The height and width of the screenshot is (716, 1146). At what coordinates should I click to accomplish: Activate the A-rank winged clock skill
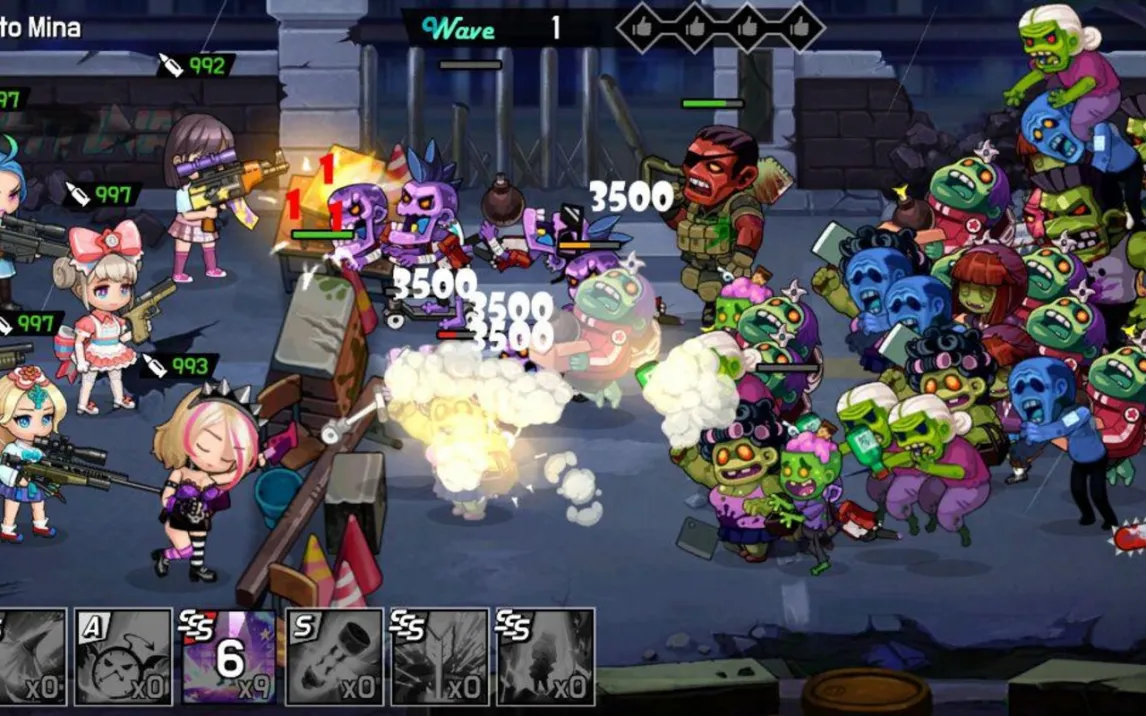click(123, 657)
